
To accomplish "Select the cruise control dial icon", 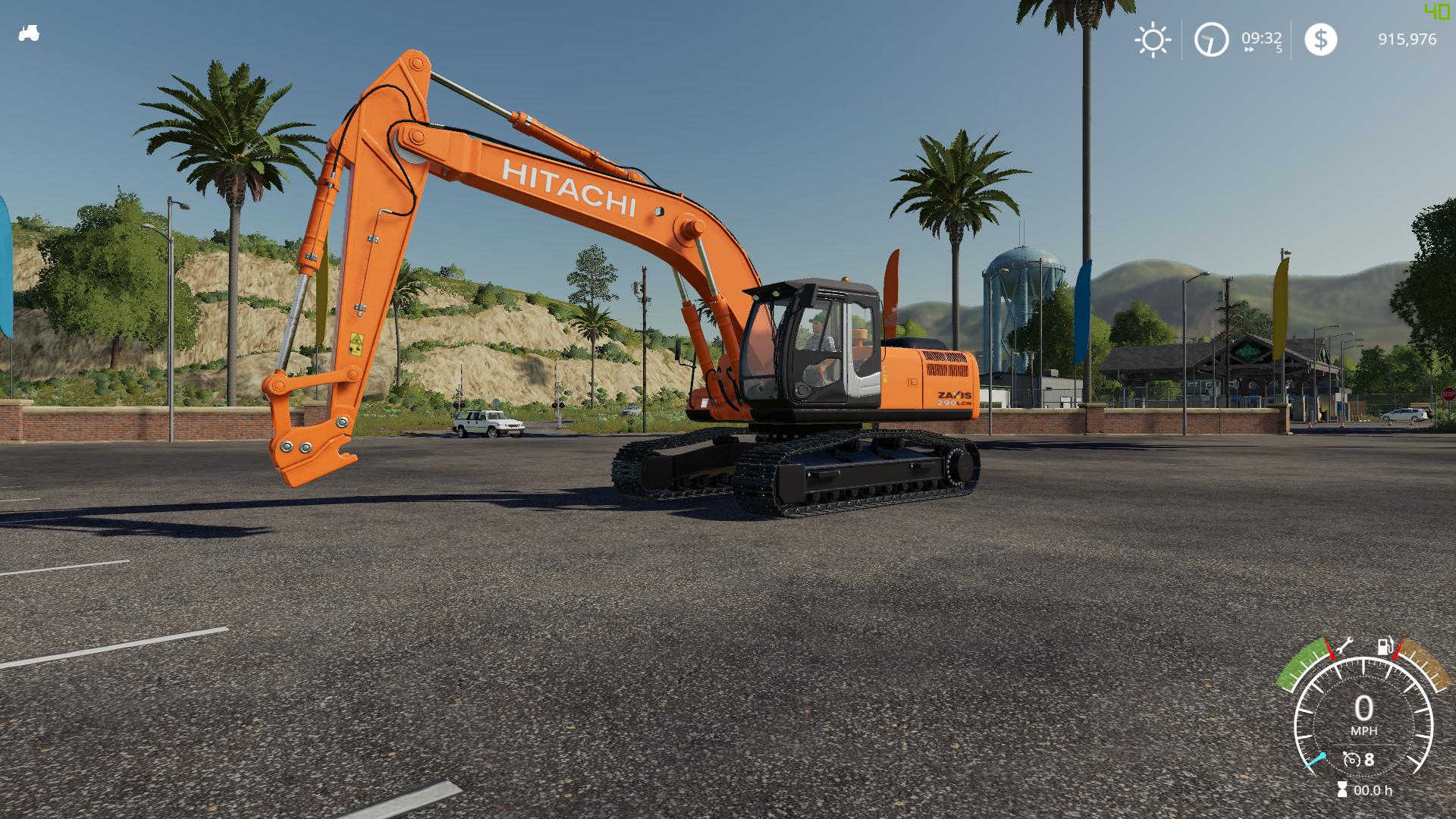I will point(1352,758).
